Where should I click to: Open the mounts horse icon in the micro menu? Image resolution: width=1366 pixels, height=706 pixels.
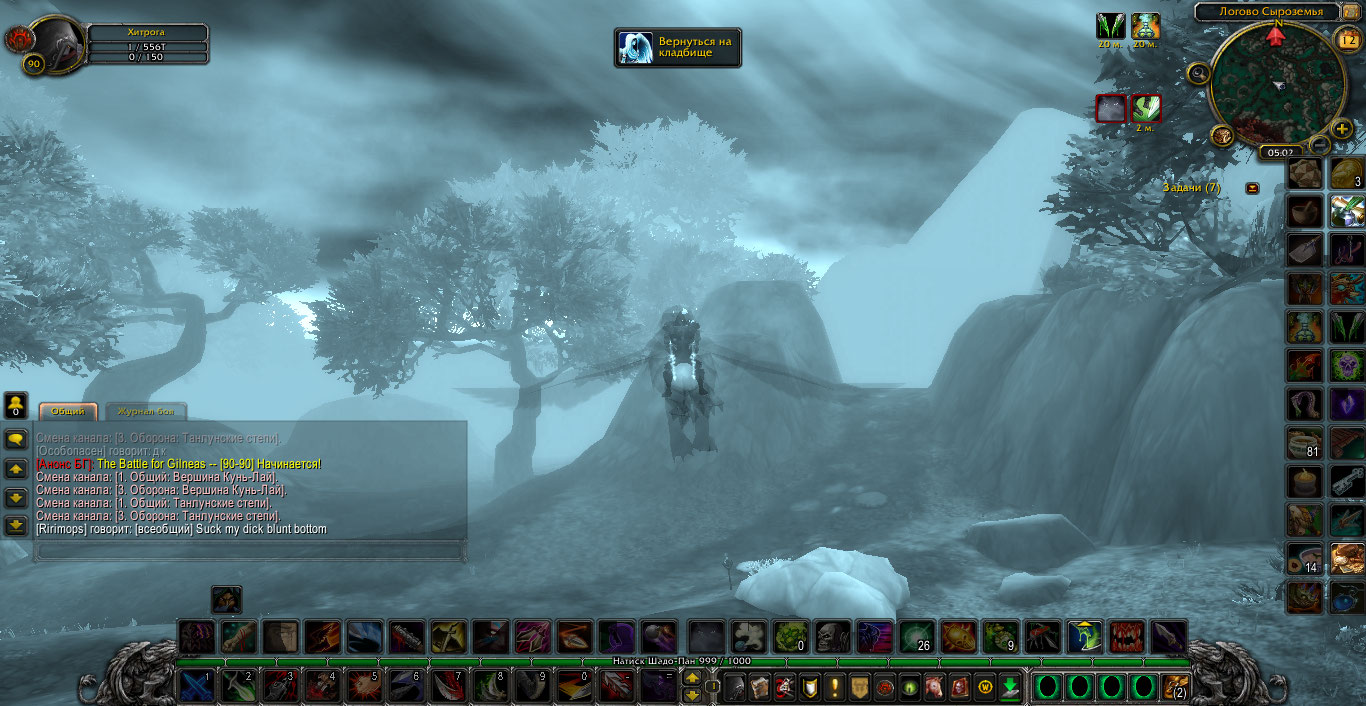932,687
